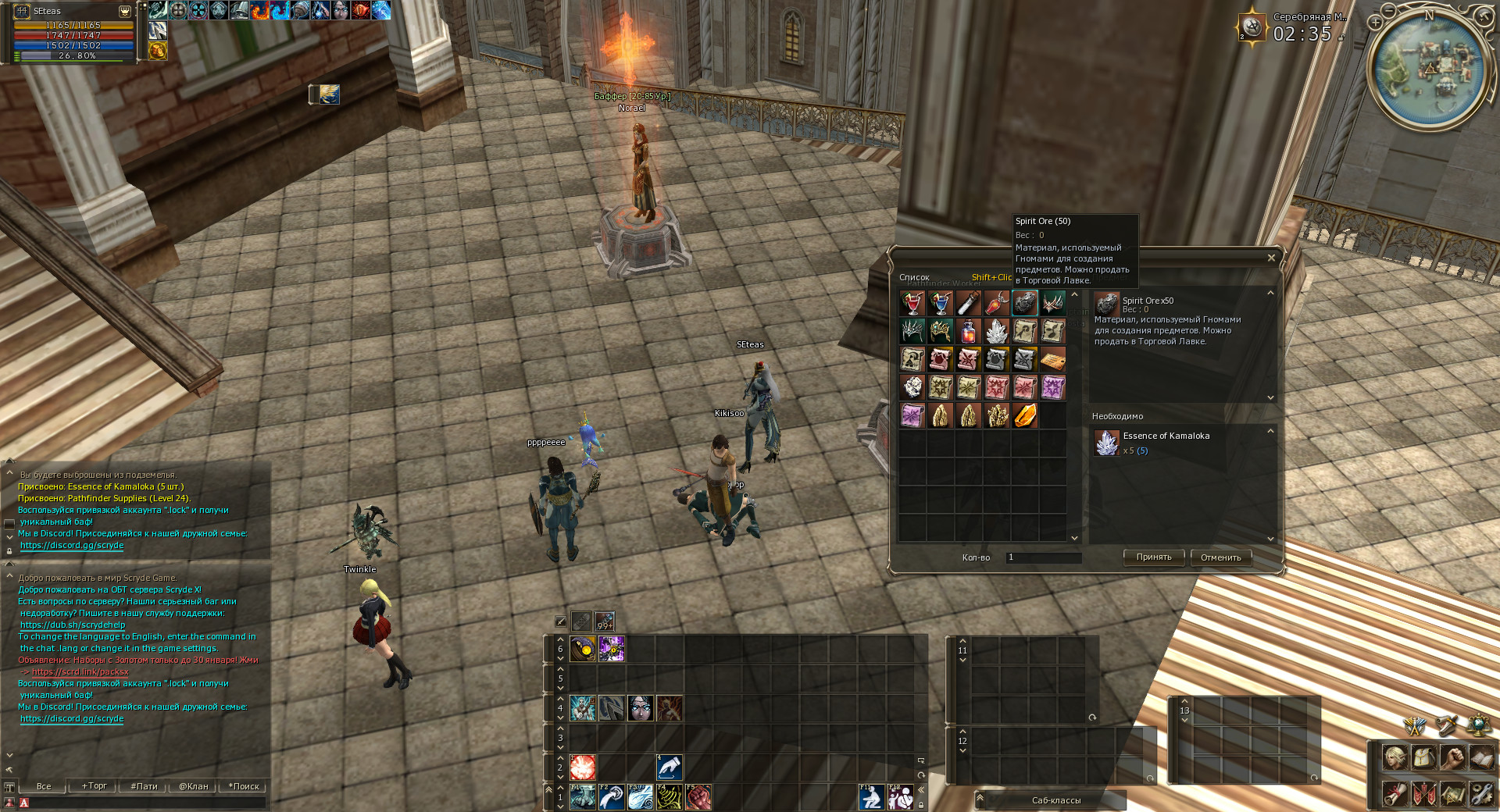
Task: Click the blue-eyed face skill icon
Action: [x=641, y=708]
